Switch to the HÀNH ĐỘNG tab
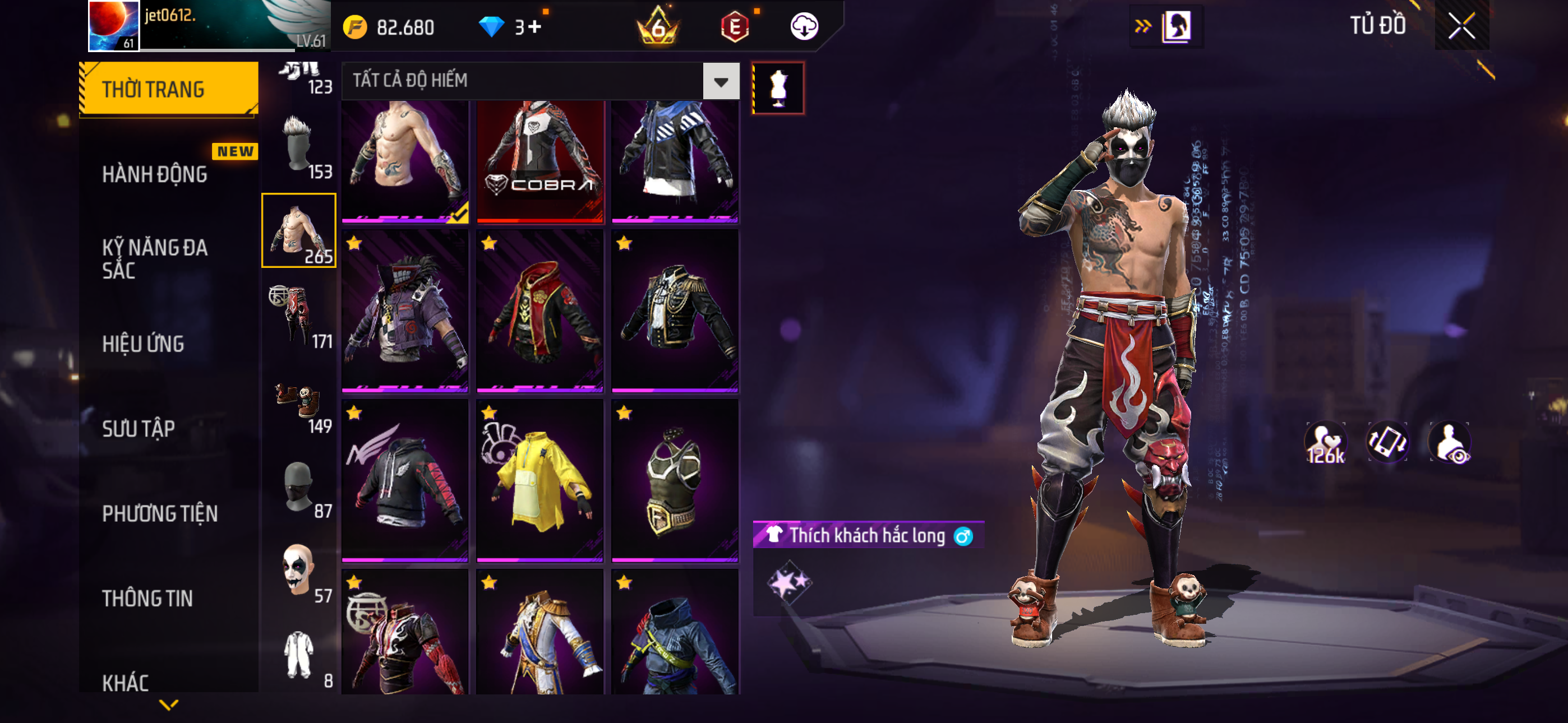1568x723 pixels. [155, 175]
